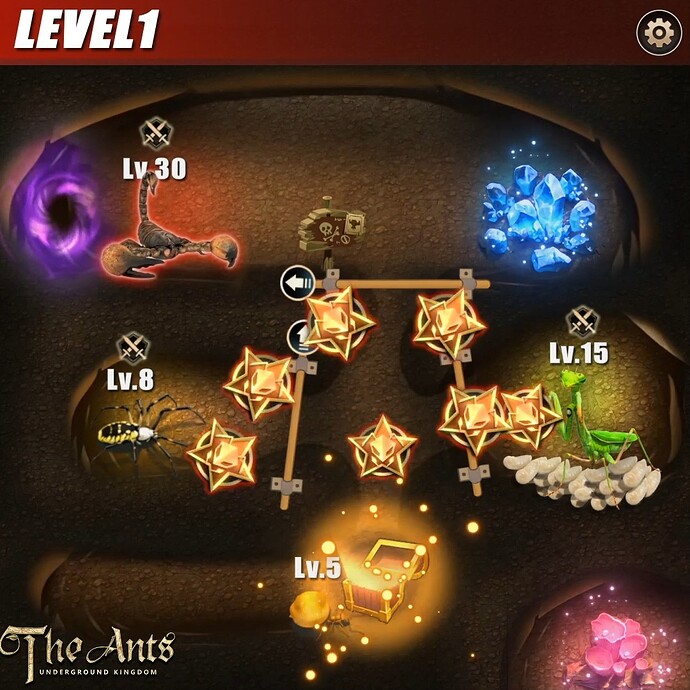690x690 pixels.
Task: Tap the up-arrow pin button
Action: click(301, 335)
